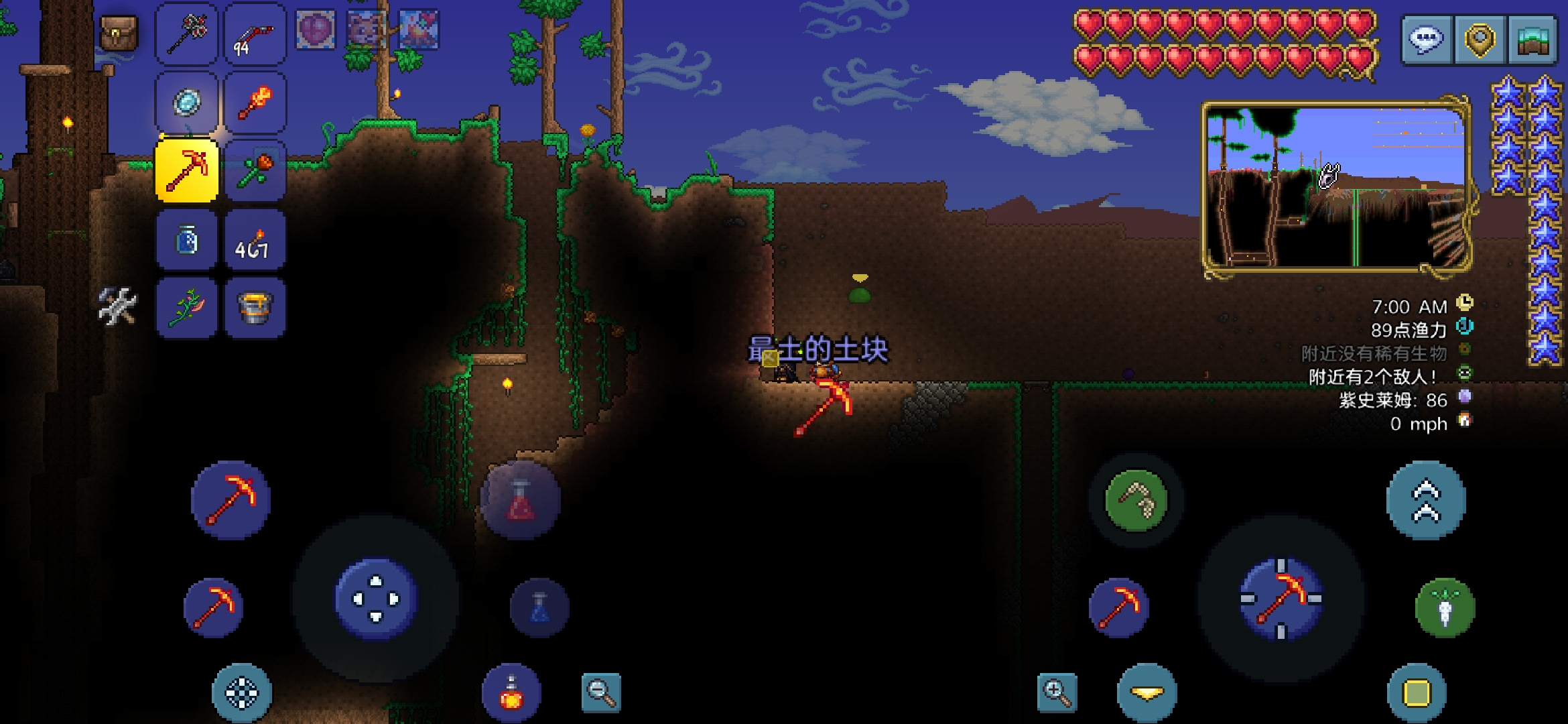Tap the magnifier zoom-in button

click(x=1057, y=692)
